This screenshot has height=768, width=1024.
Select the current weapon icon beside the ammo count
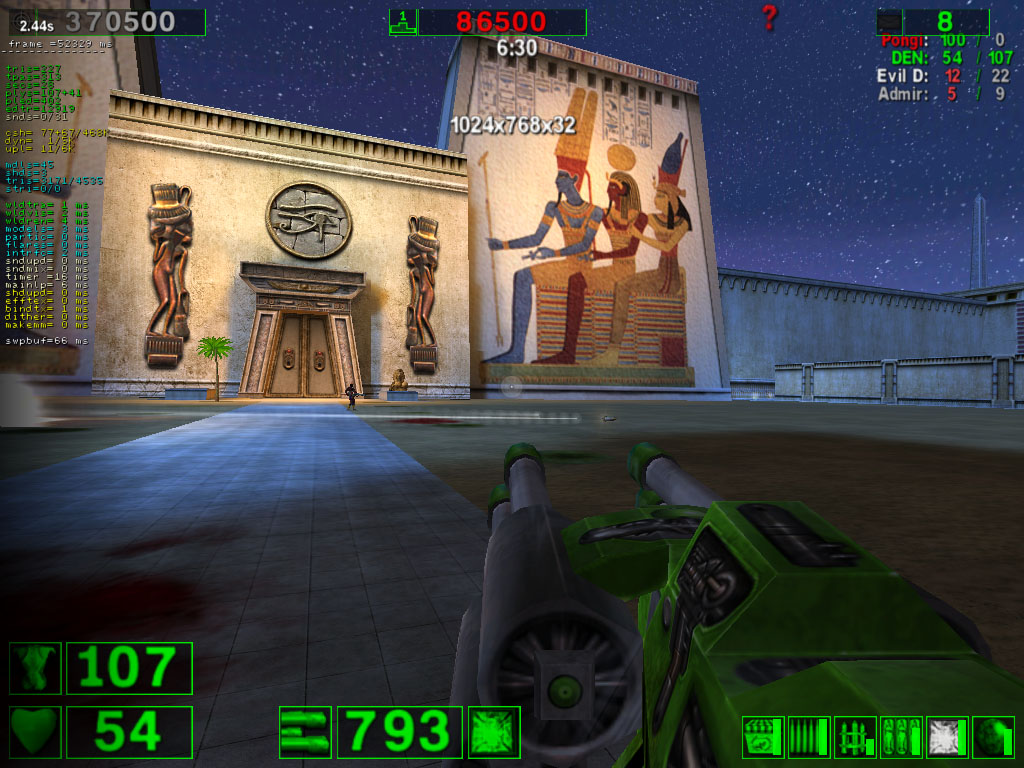point(305,732)
